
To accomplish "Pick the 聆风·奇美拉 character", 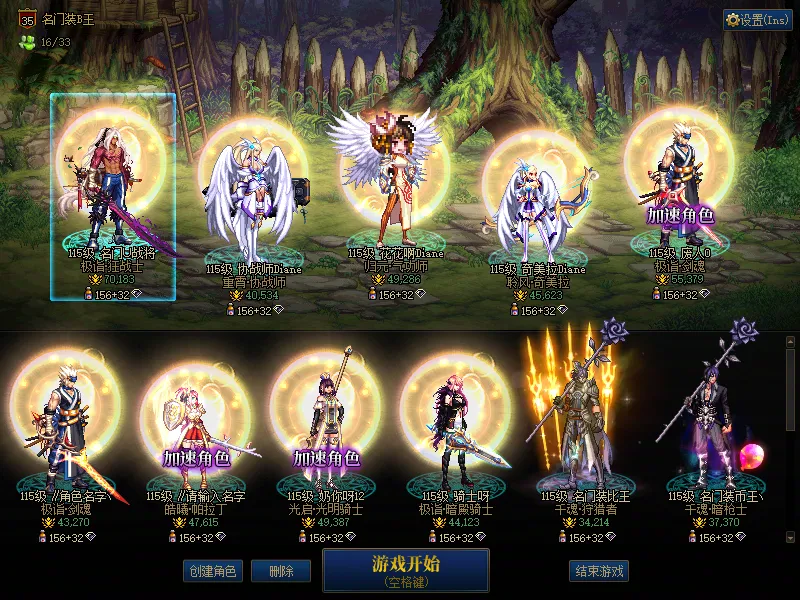I will point(537,212).
